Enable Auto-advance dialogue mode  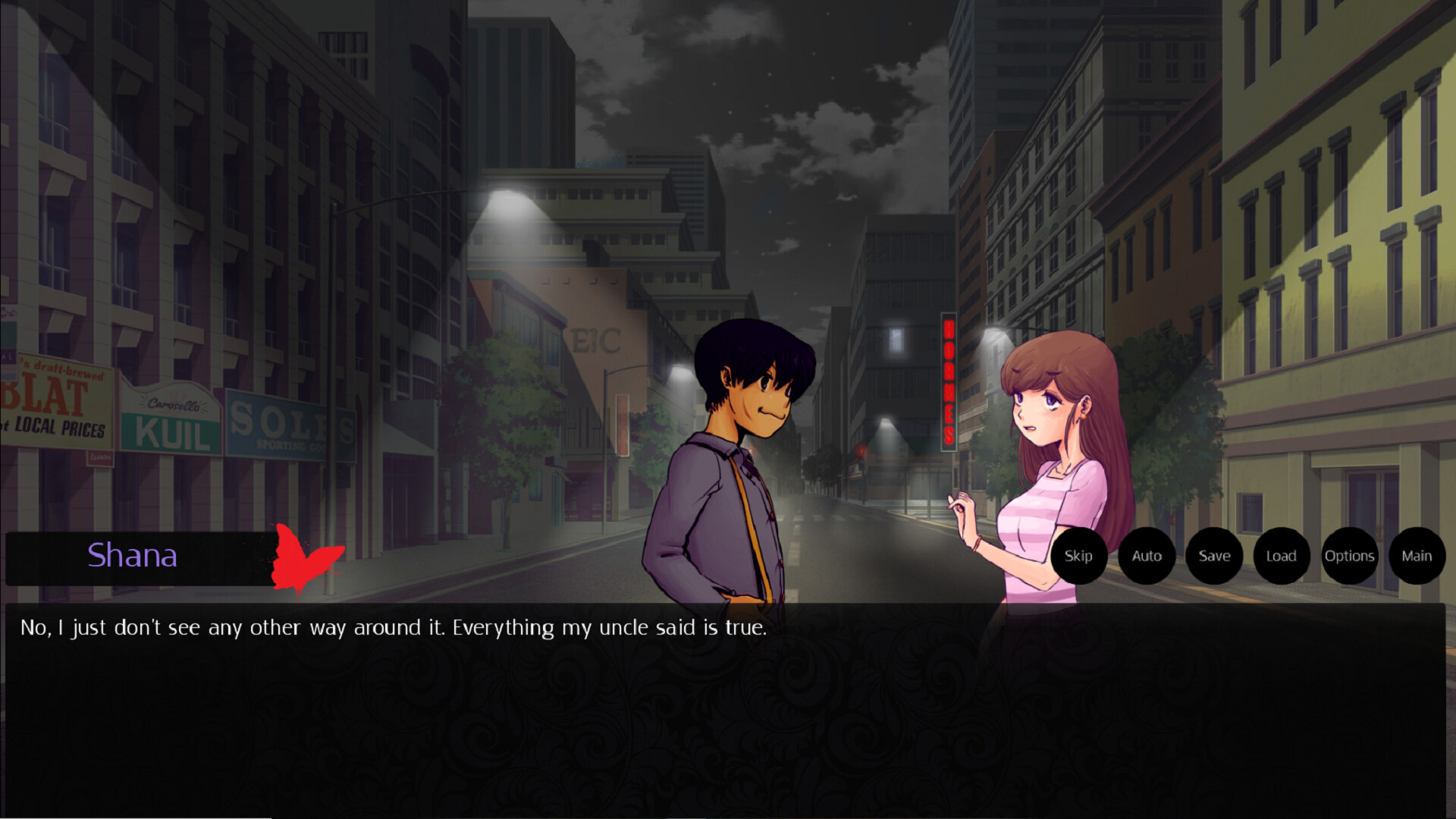[x=1146, y=556]
